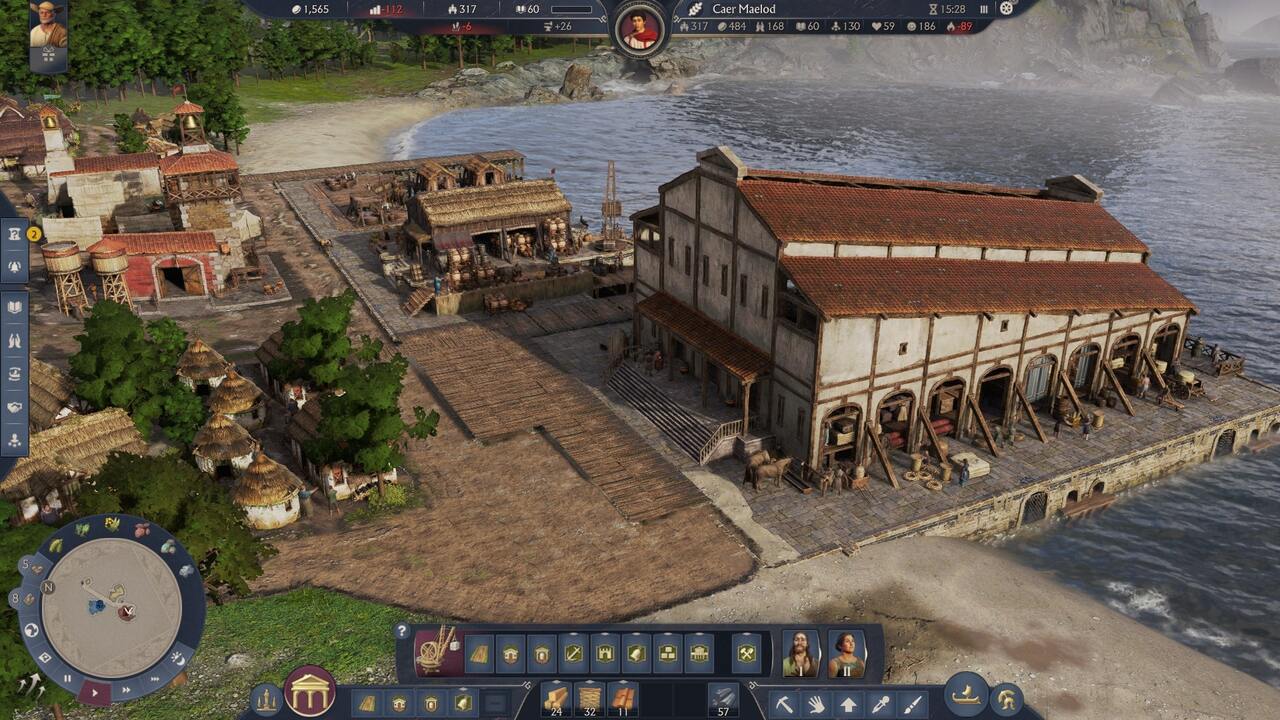Image resolution: width=1280 pixels, height=720 pixels.
Task: Open the temple building menu button
Action: pyautogui.click(x=309, y=692)
